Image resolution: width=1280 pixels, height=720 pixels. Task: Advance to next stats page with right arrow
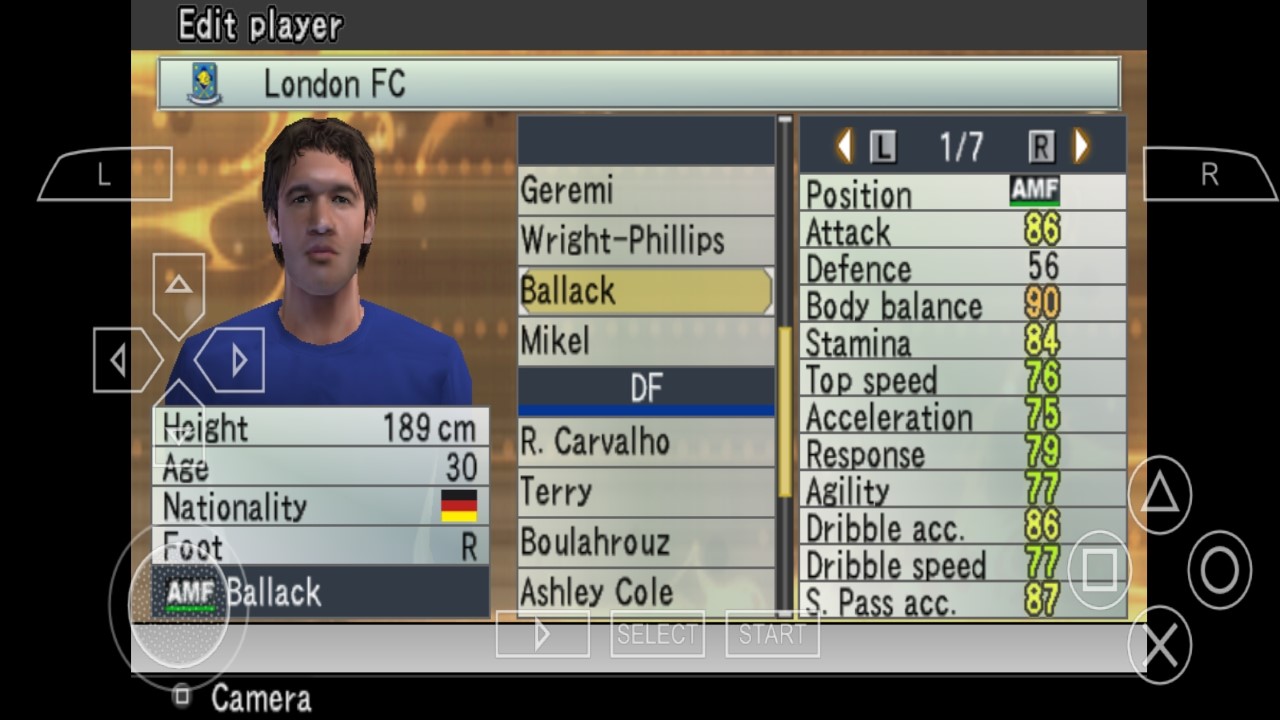pos(1081,145)
